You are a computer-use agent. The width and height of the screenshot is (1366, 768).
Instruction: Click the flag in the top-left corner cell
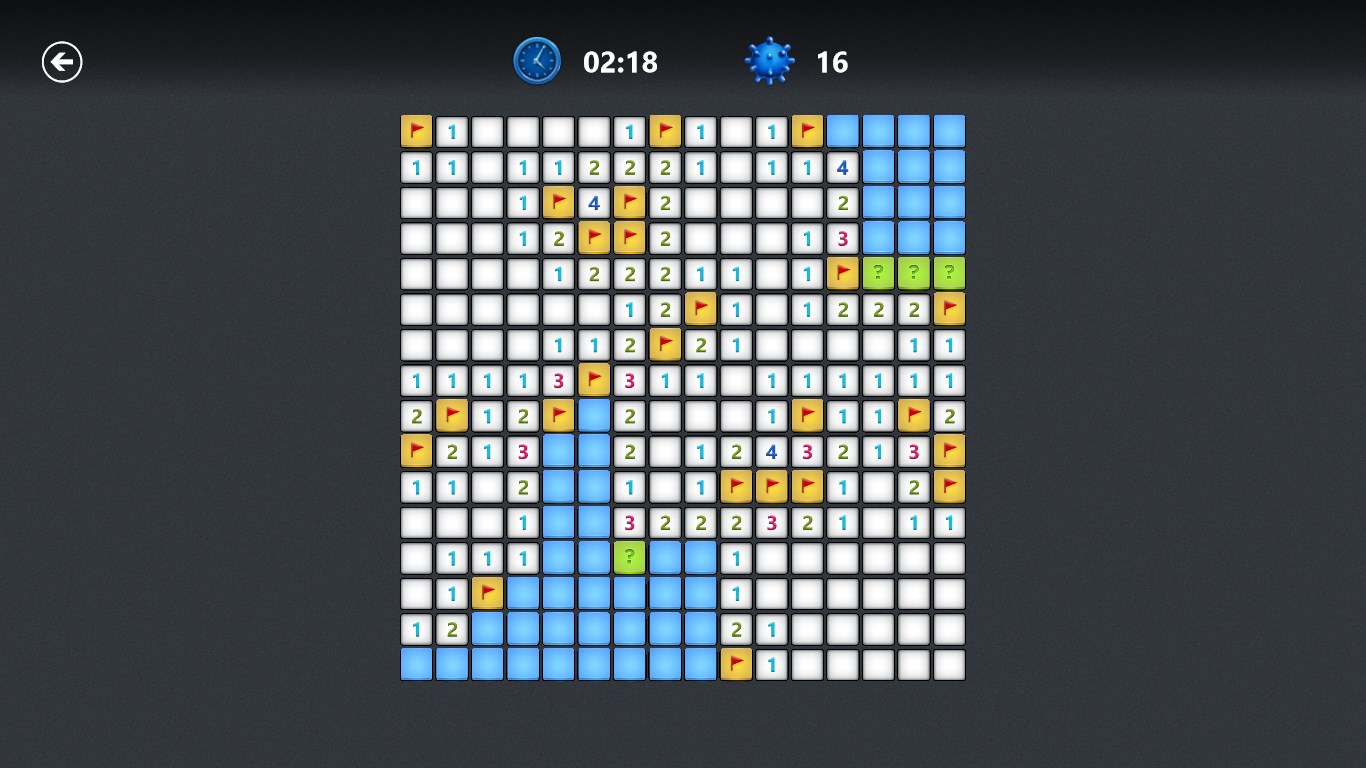click(x=416, y=131)
